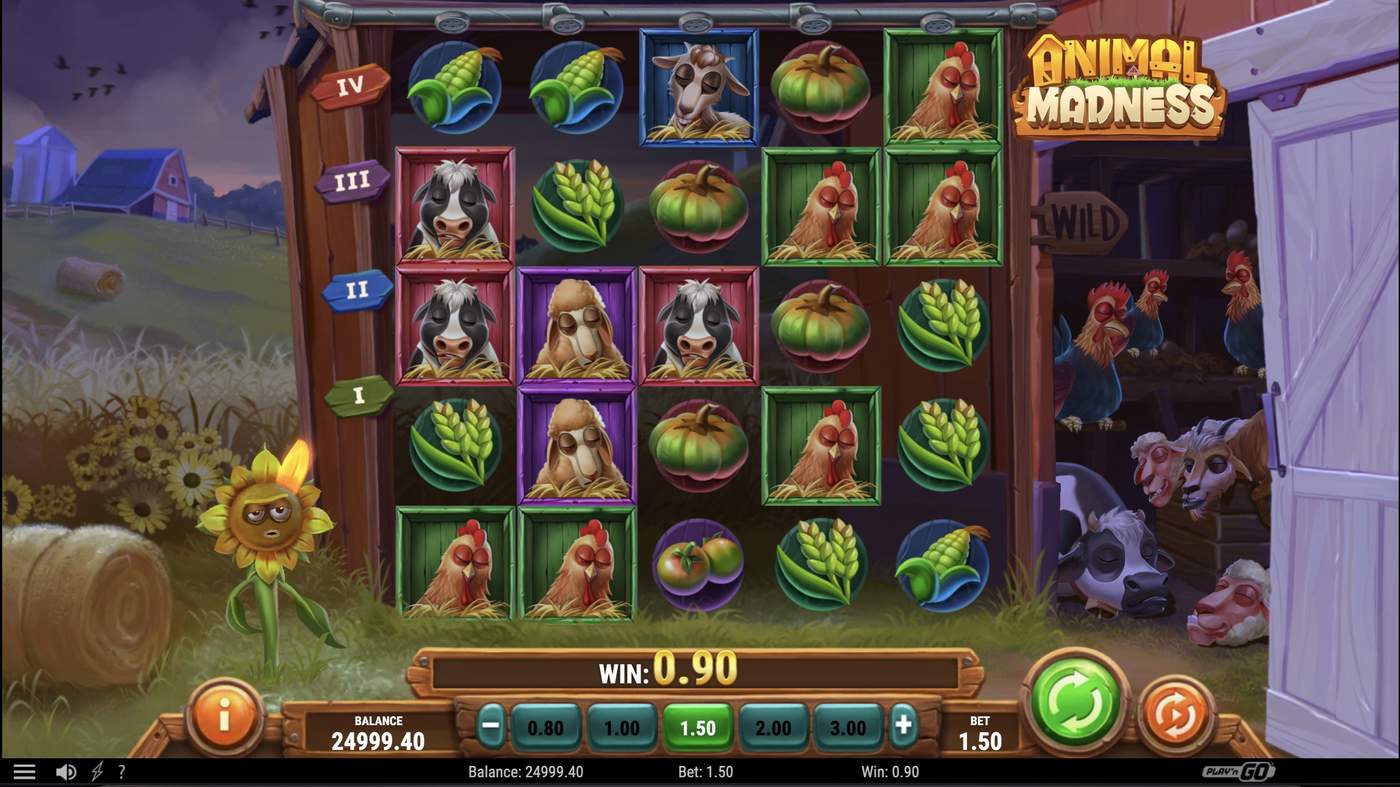Open the hamburger menu at bottom left

[x=24, y=770]
